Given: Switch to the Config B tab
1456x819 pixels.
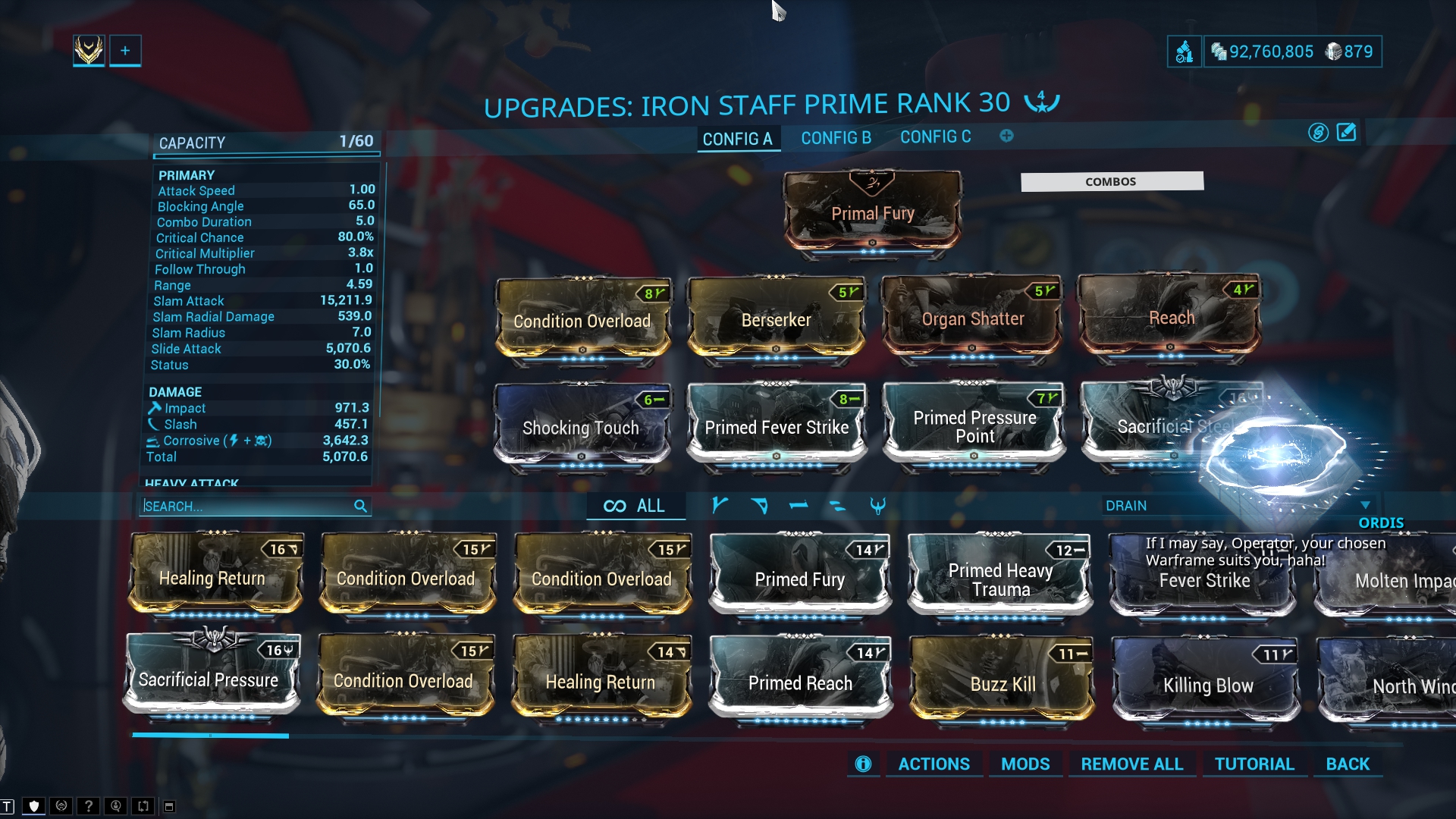Looking at the screenshot, I should click(836, 138).
